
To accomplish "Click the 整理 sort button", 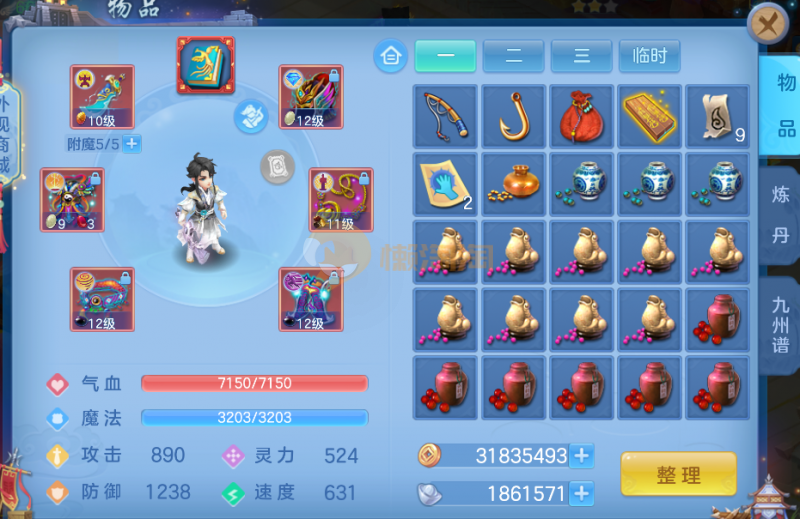I will tap(678, 474).
